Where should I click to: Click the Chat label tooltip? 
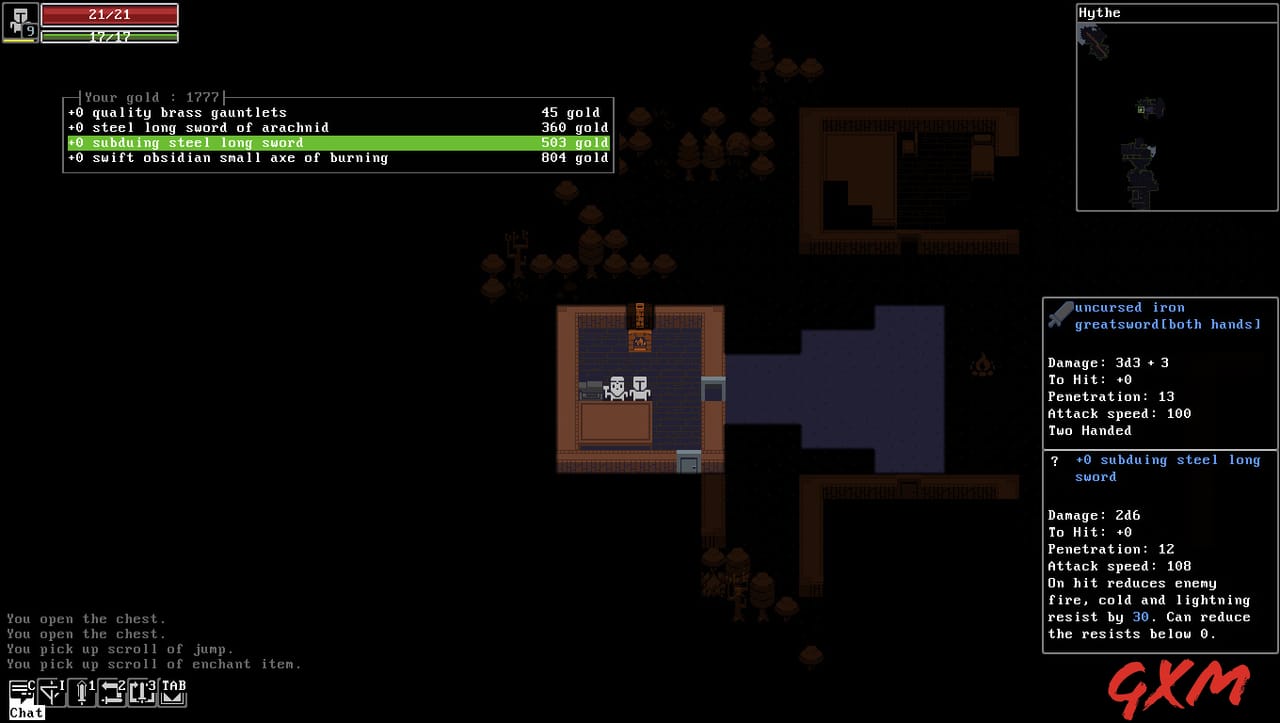pos(26,712)
